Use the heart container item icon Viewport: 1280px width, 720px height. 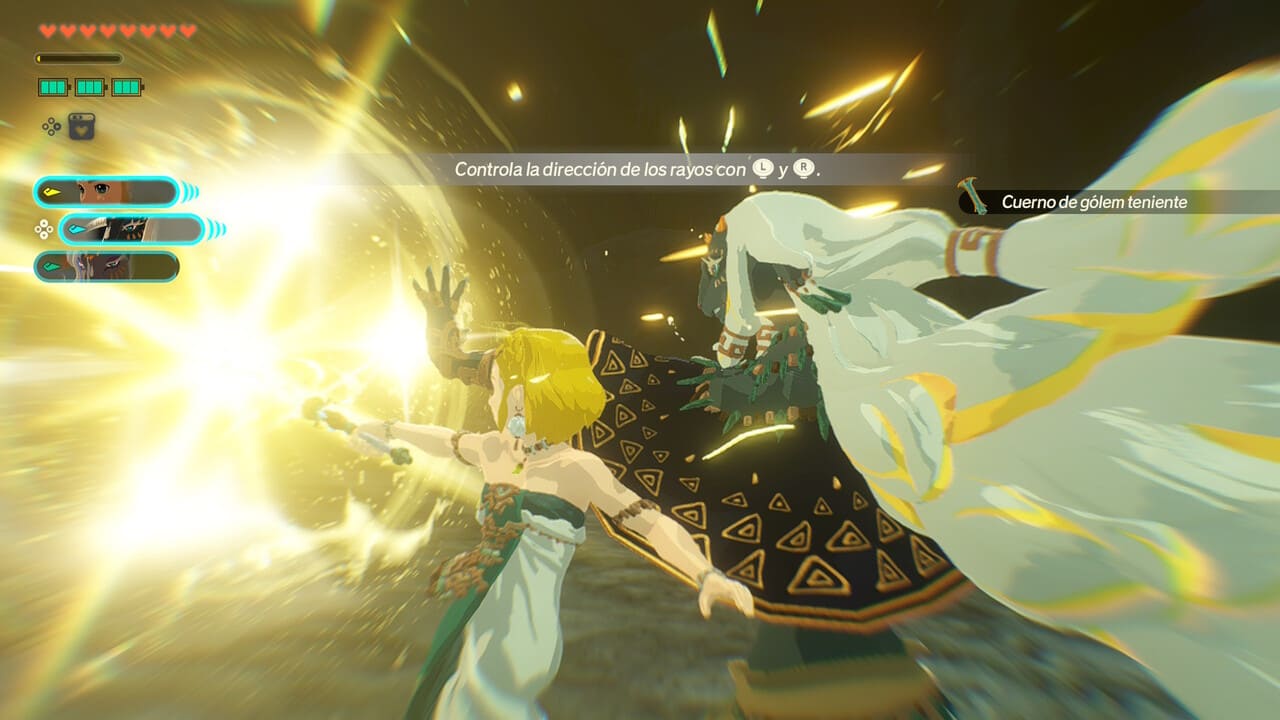[81, 126]
